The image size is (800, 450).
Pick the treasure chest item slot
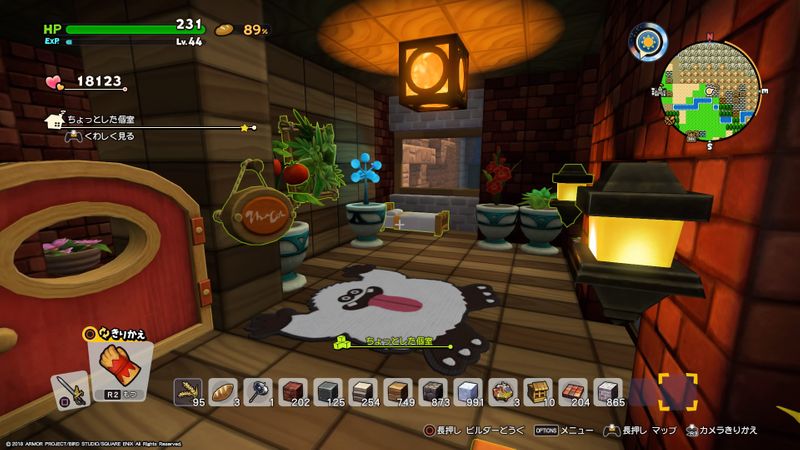(538, 390)
